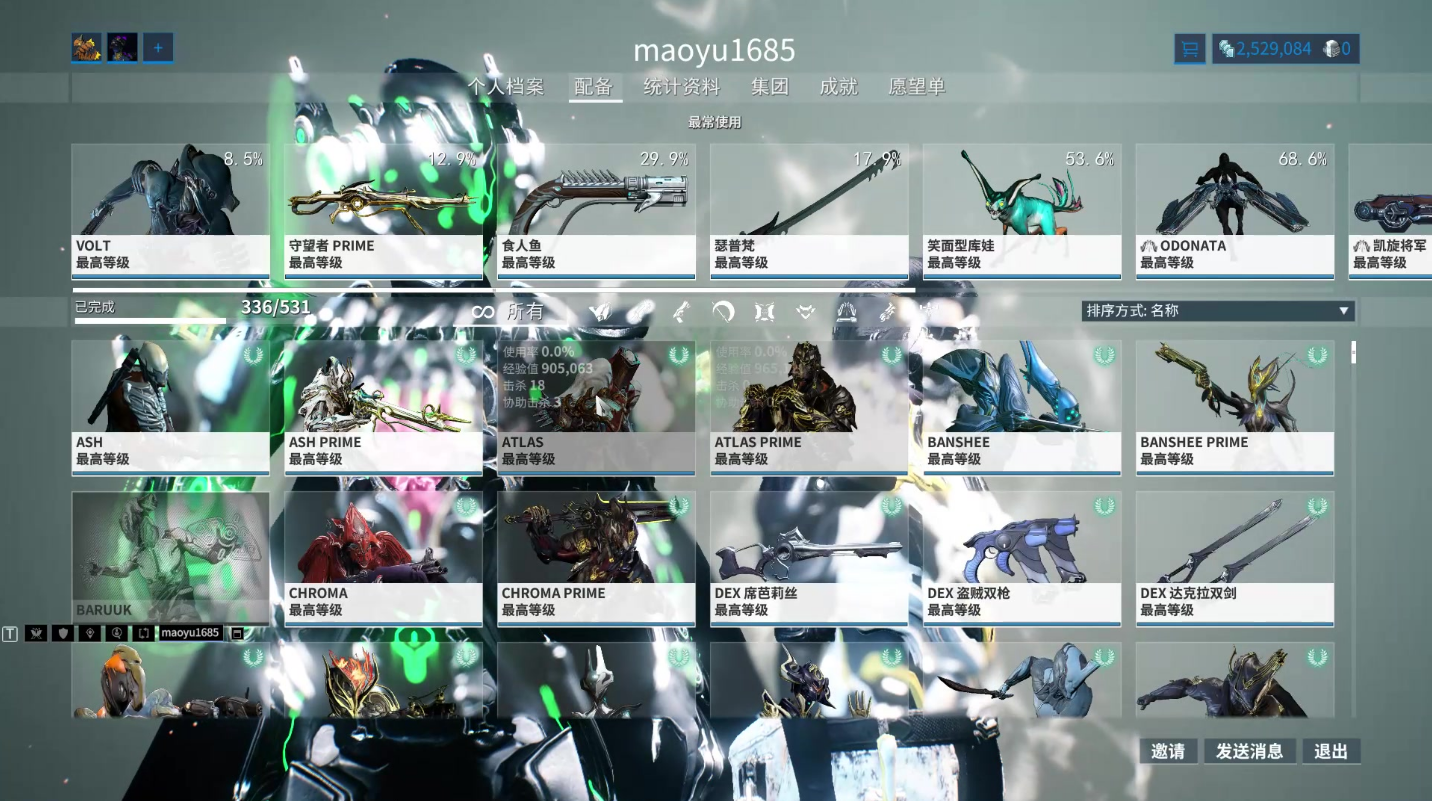Open the shopping cart market icon
The height and width of the screenshot is (801, 1432).
coord(1189,49)
